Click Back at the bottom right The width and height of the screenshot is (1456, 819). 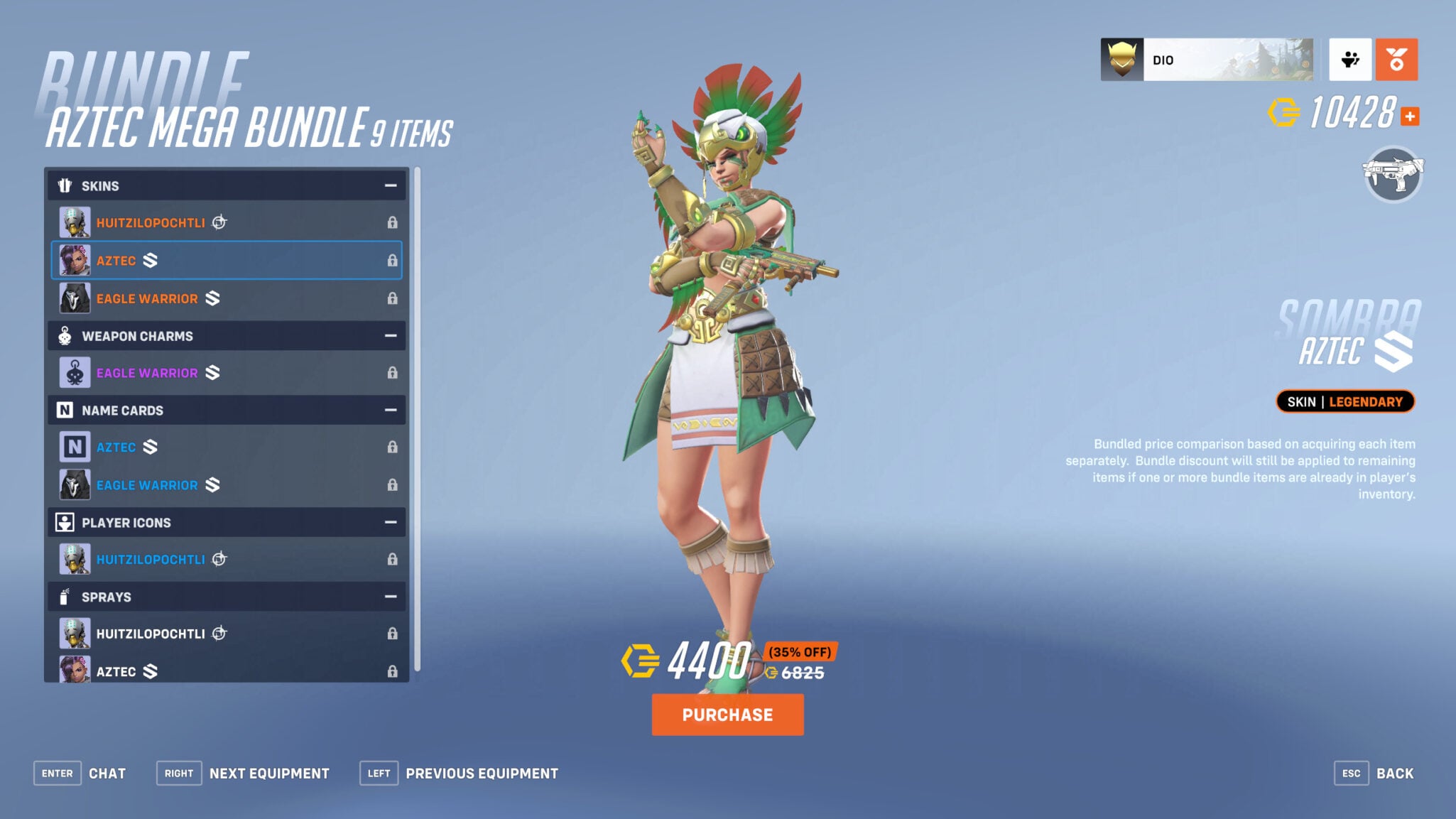1396,773
